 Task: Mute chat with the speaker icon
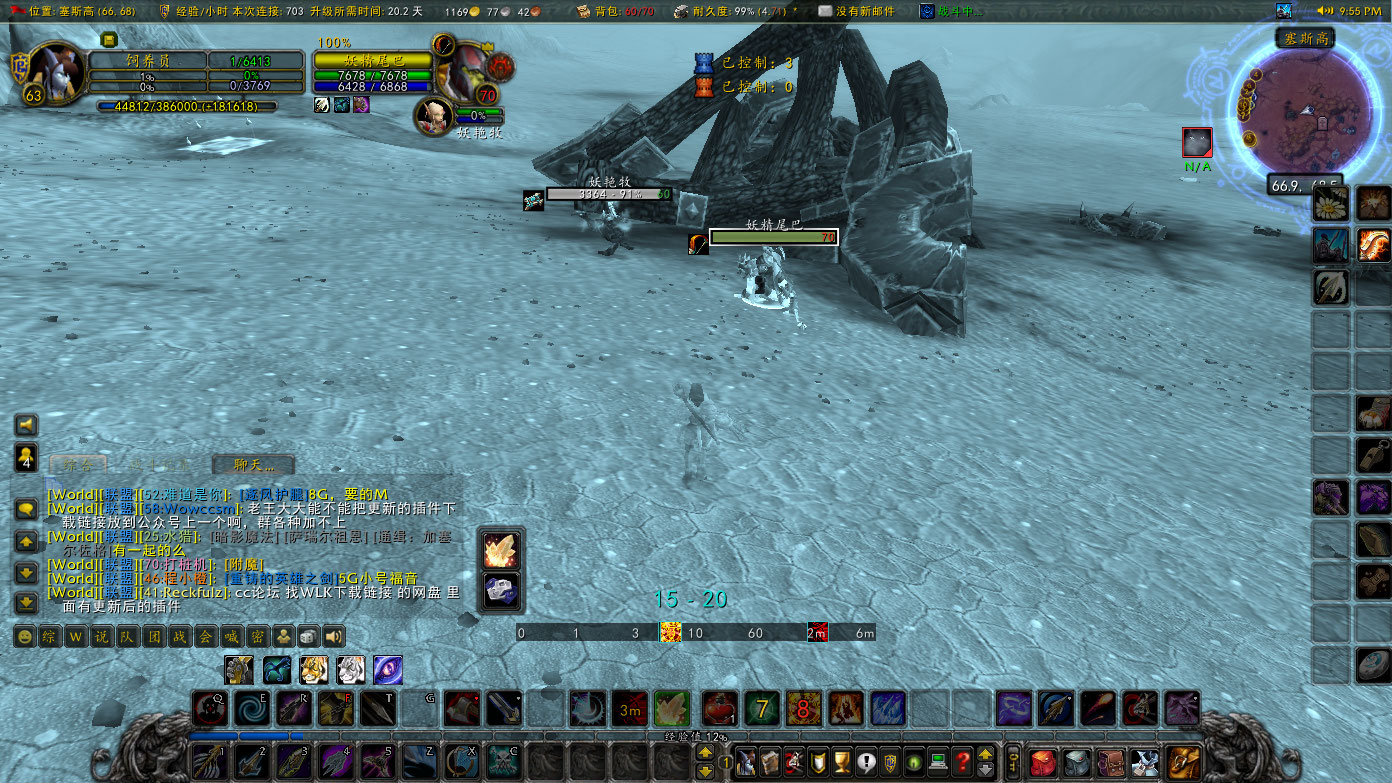332,636
